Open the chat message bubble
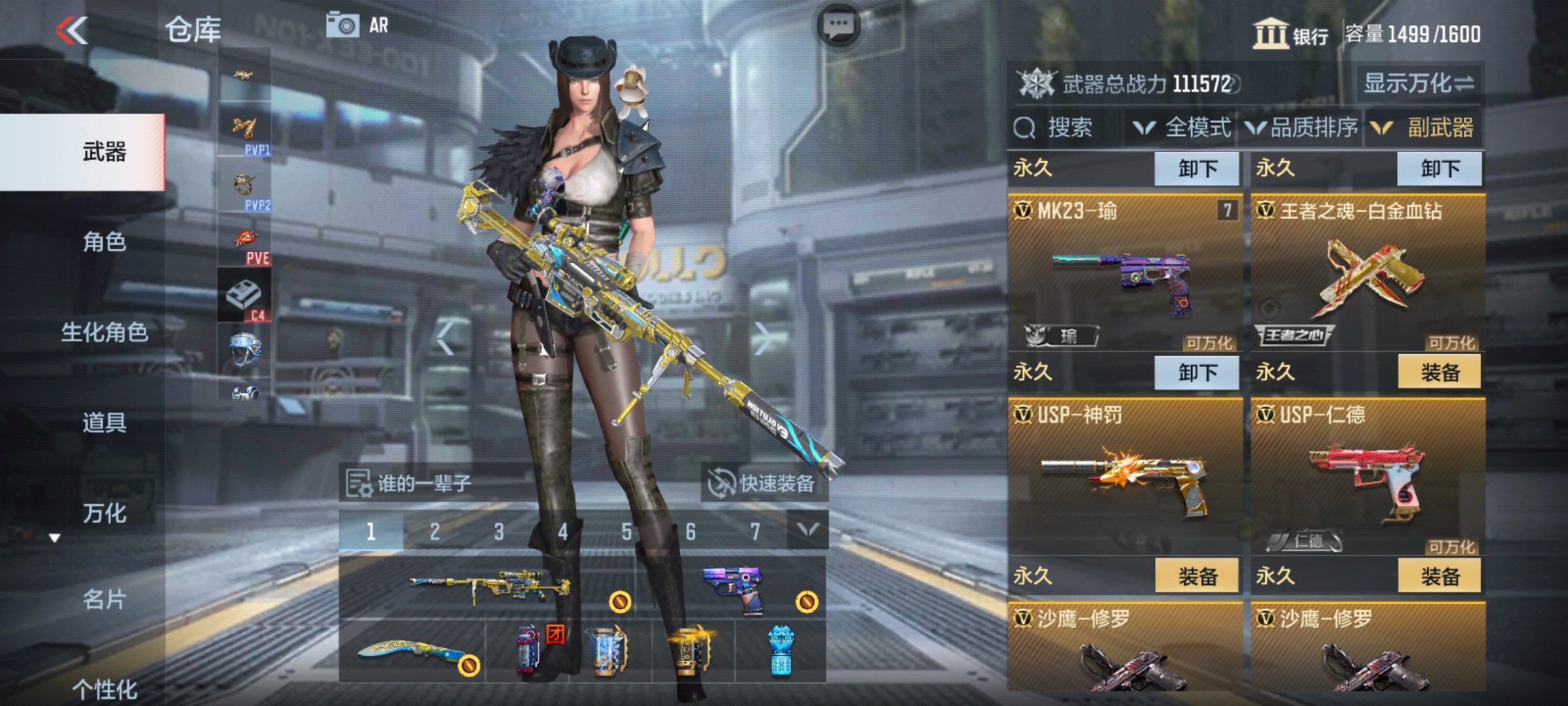The width and height of the screenshot is (1568, 706). pyautogui.click(x=838, y=23)
